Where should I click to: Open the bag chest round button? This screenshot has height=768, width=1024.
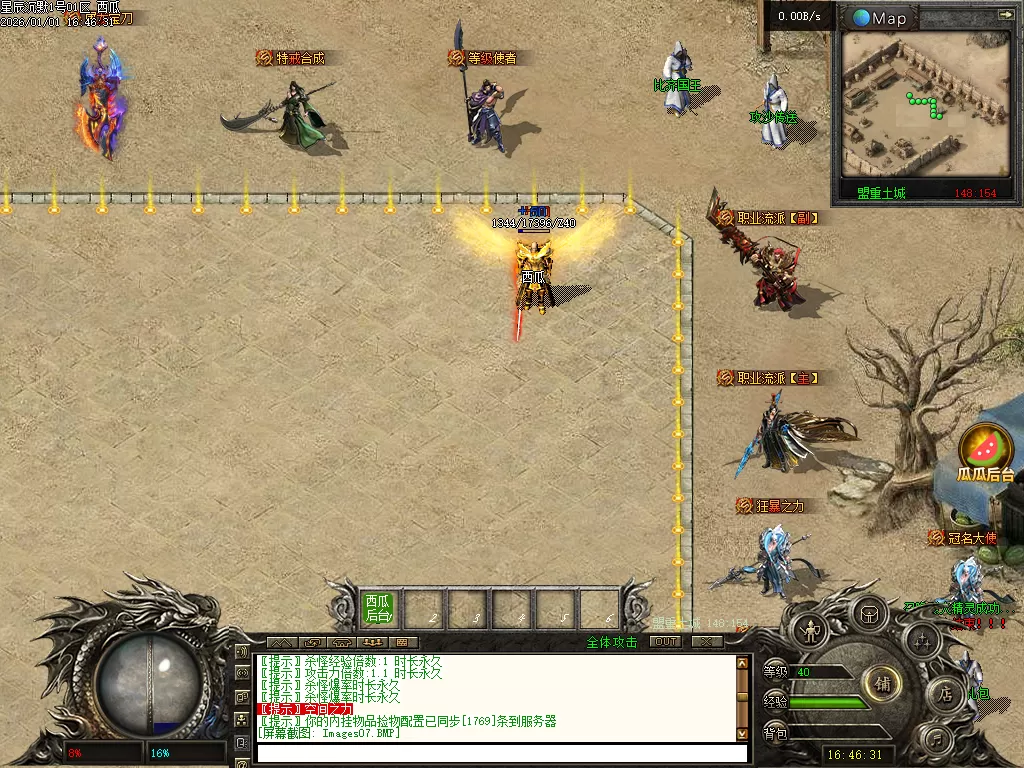[868, 612]
